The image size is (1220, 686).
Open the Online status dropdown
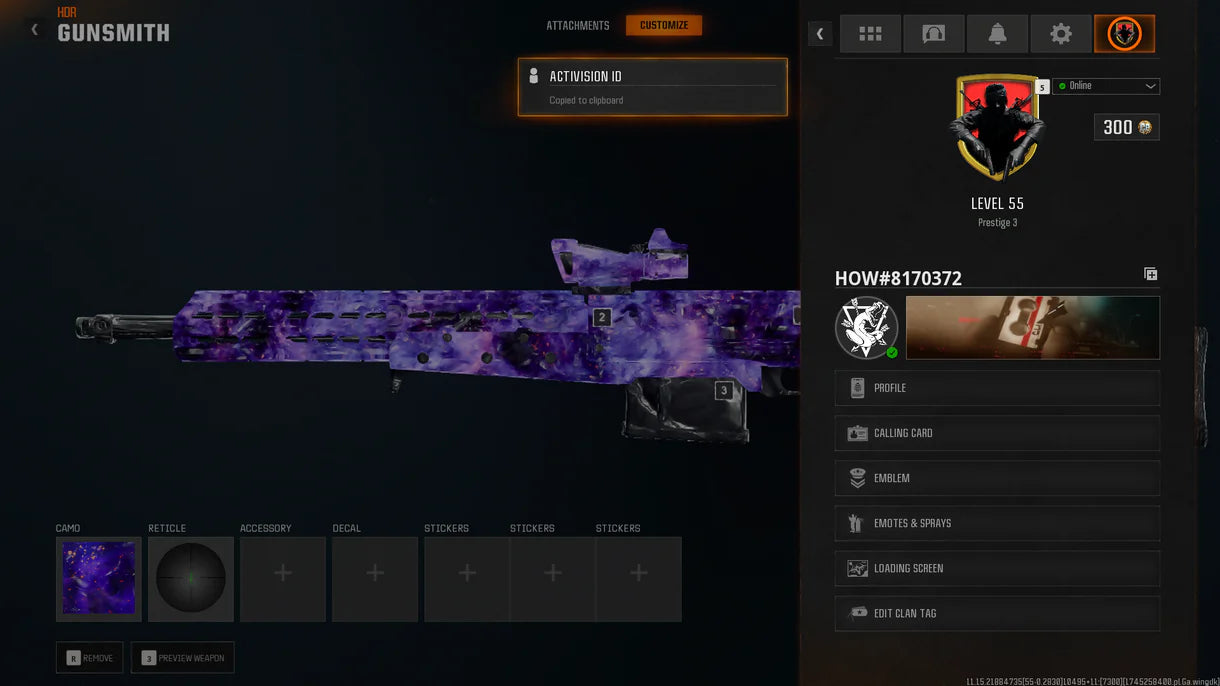tap(1106, 86)
